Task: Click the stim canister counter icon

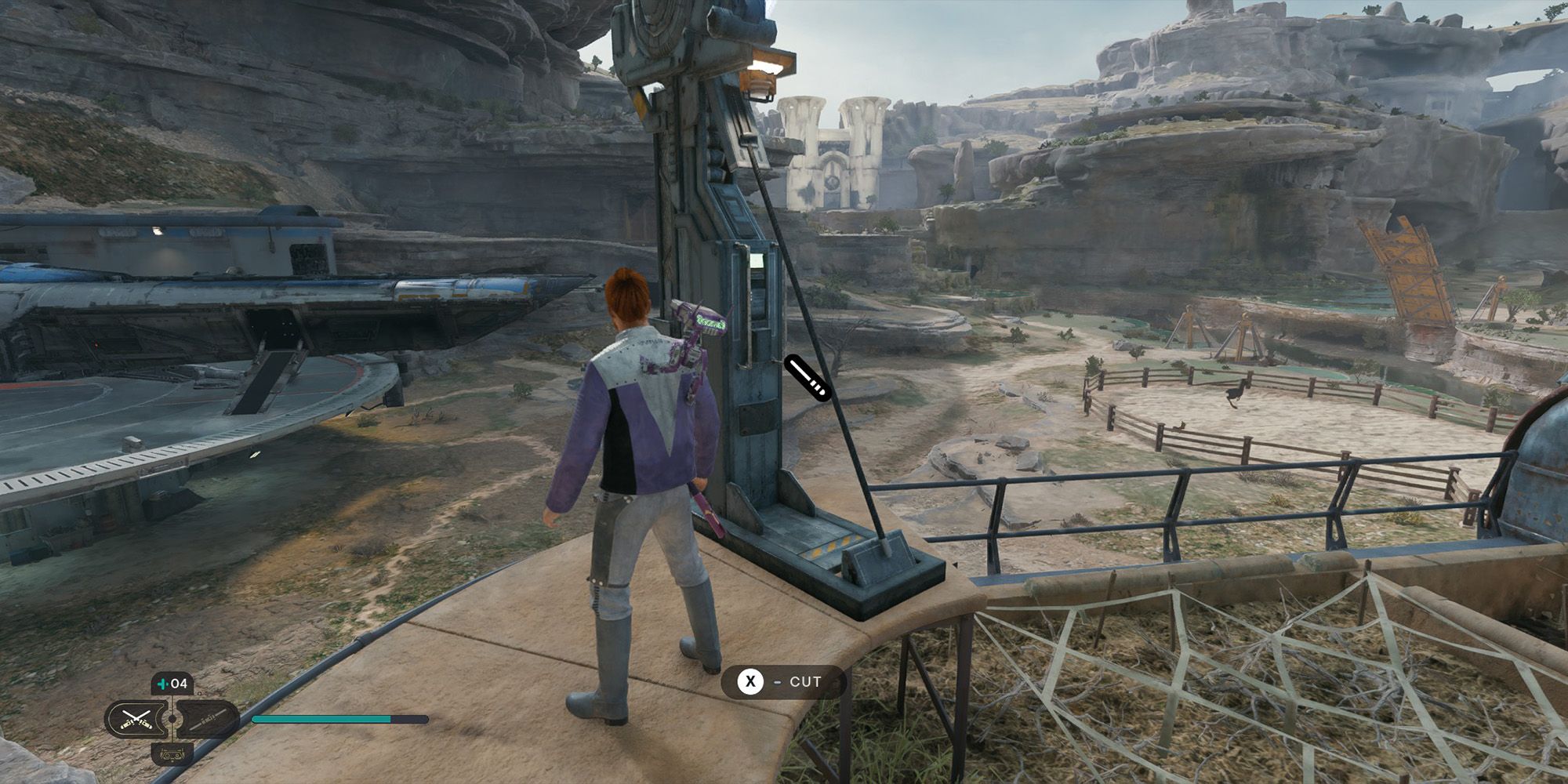Action: tap(163, 683)
